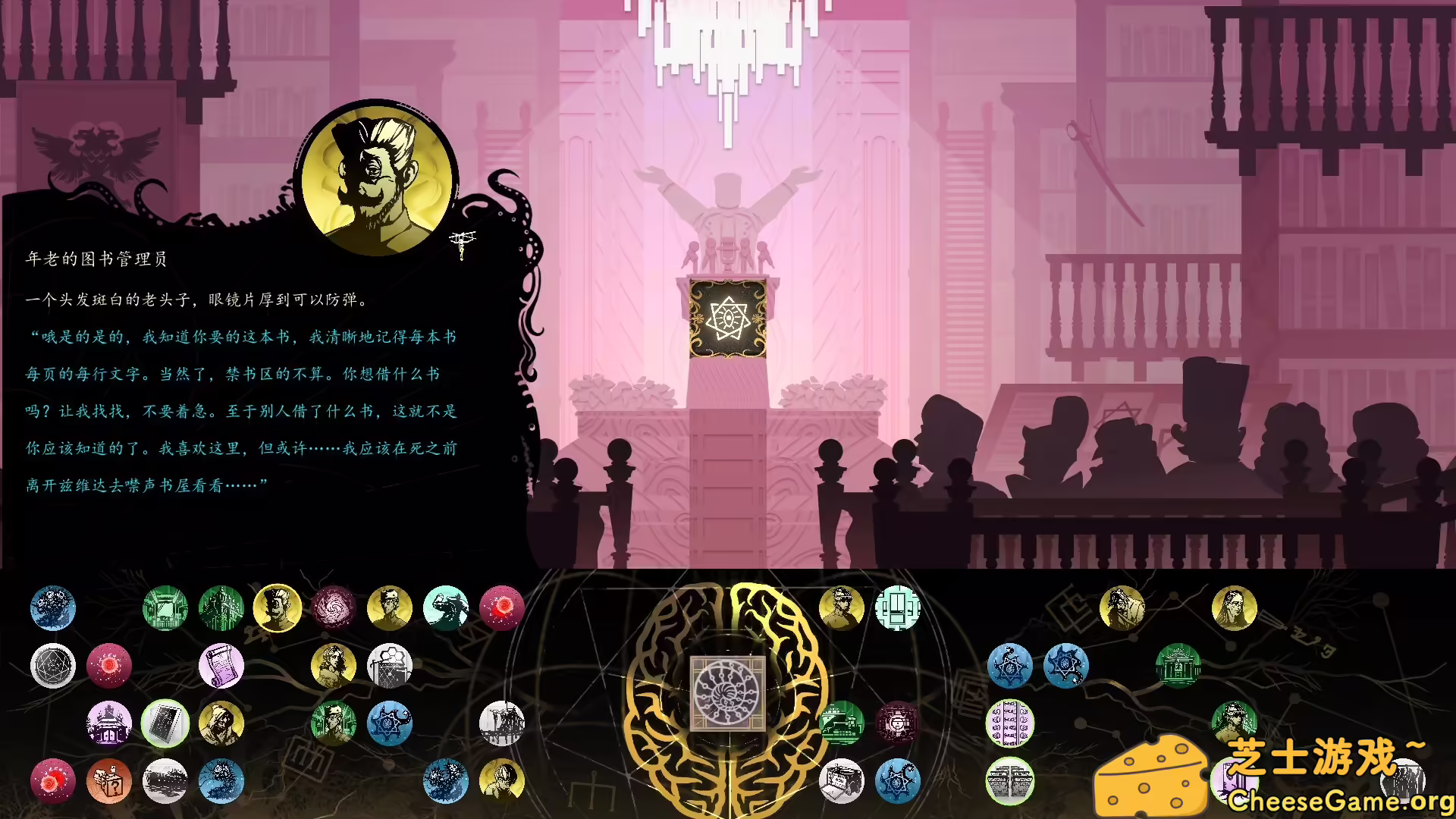Click the question-mark mystery box node

109,783
